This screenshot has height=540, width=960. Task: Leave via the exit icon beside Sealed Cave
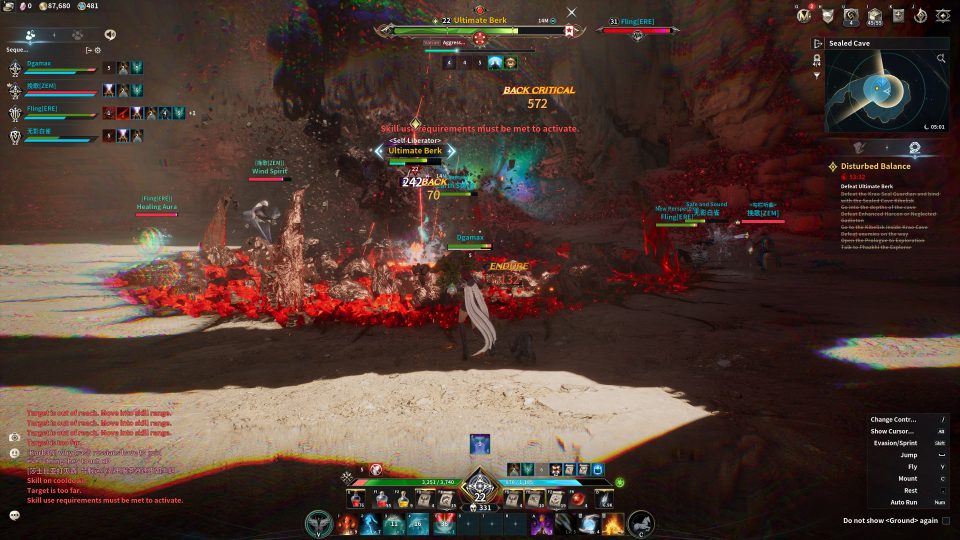coord(819,44)
